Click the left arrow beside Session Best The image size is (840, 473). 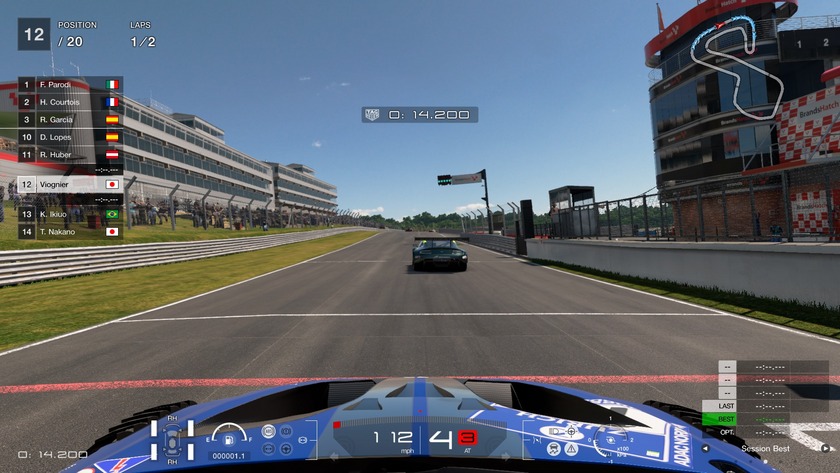click(x=706, y=449)
